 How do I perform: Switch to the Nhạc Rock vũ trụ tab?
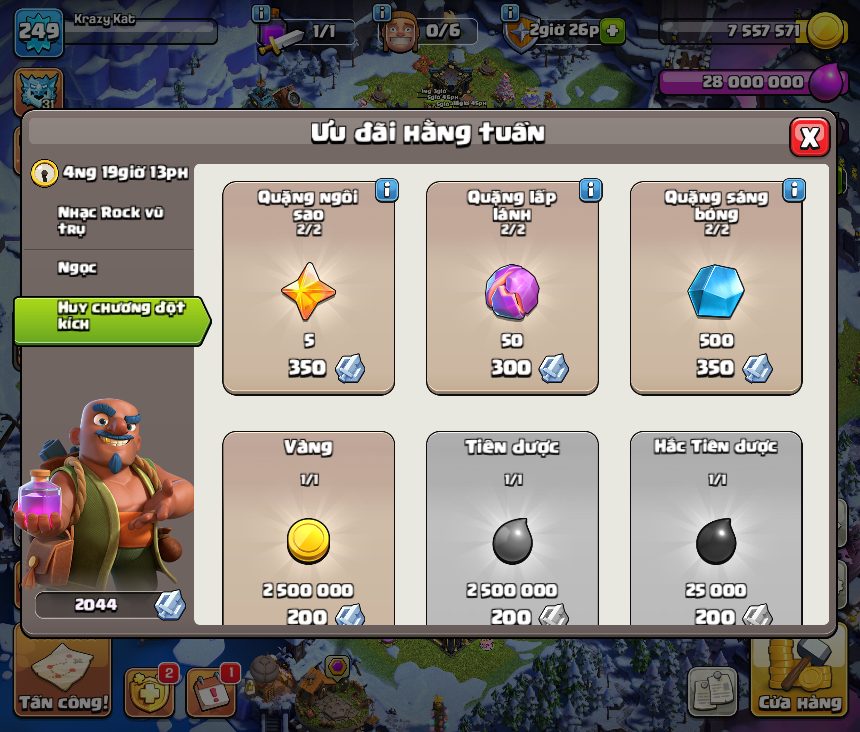tap(110, 221)
